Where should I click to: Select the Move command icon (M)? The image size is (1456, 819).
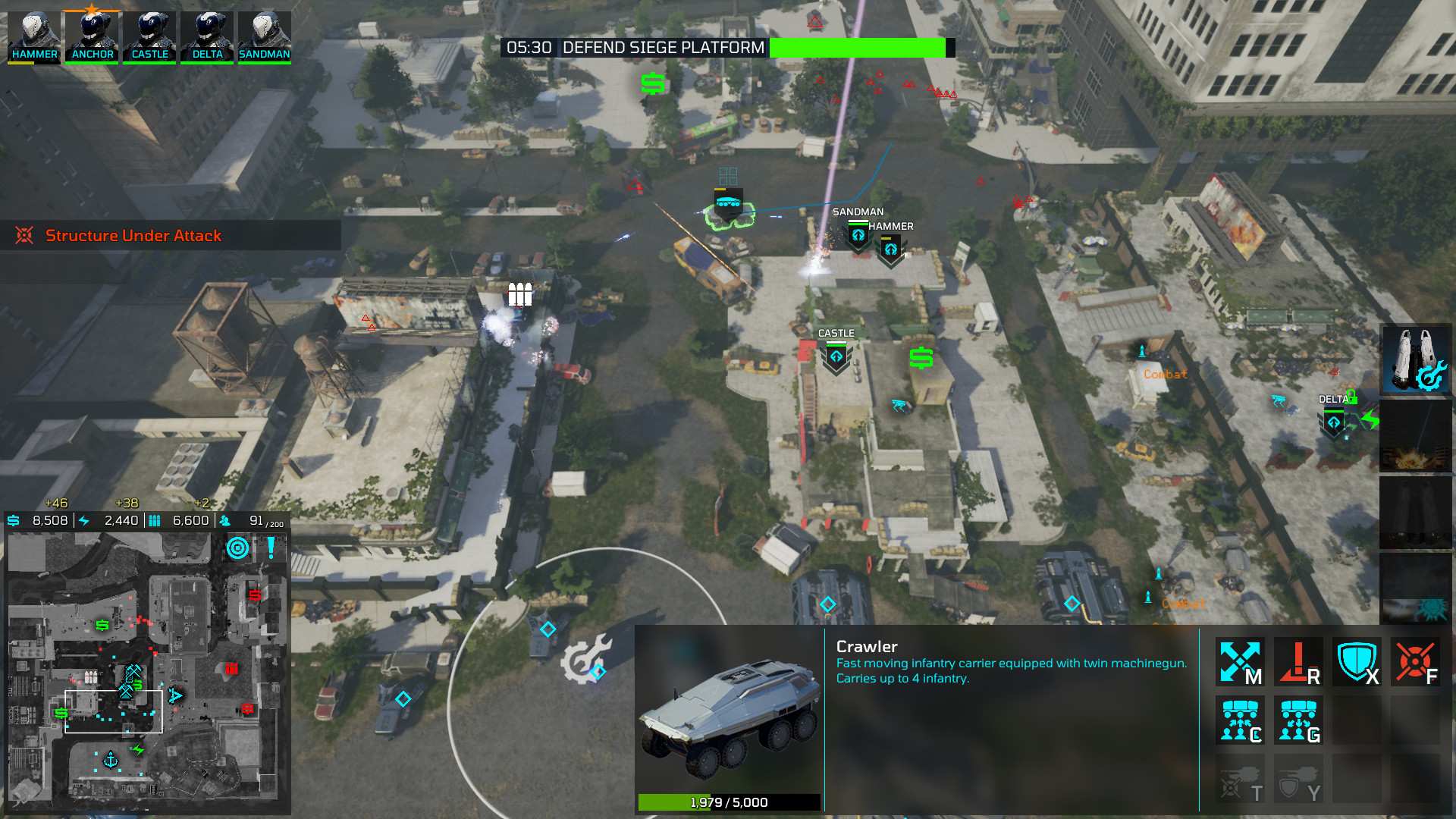click(x=1241, y=661)
